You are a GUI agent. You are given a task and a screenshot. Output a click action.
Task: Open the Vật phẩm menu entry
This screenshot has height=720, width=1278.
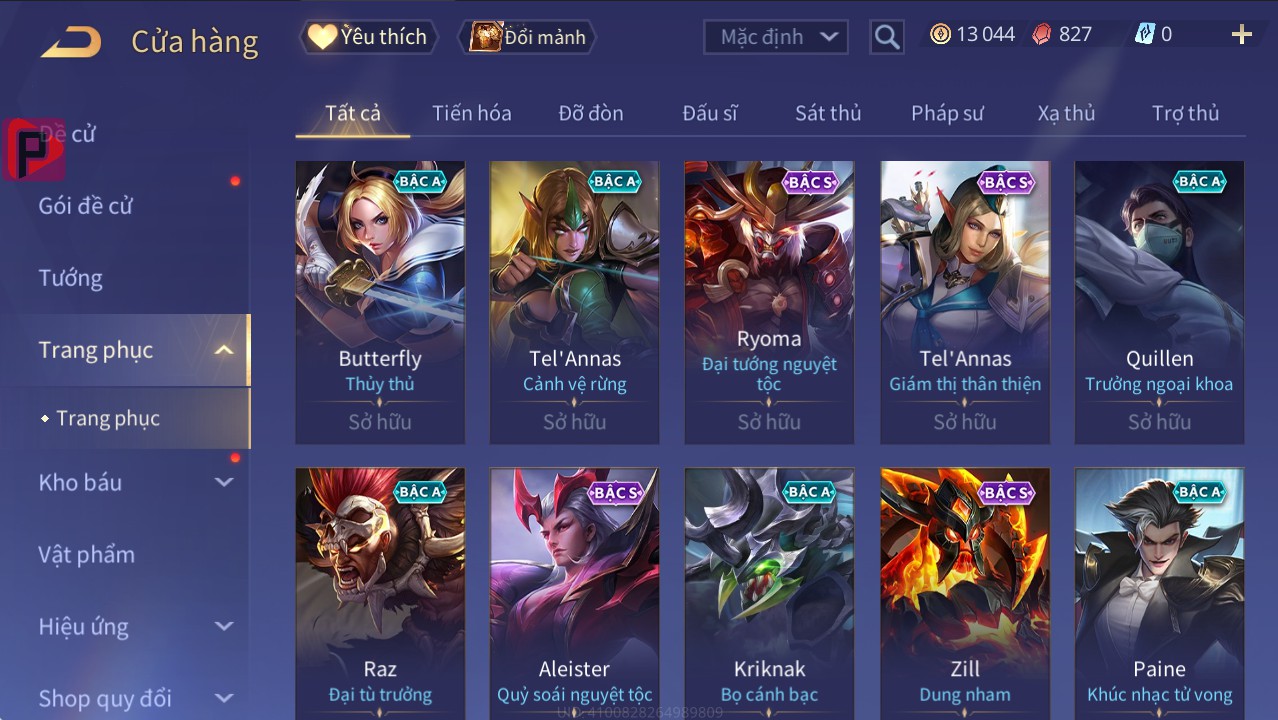[x=86, y=554]
